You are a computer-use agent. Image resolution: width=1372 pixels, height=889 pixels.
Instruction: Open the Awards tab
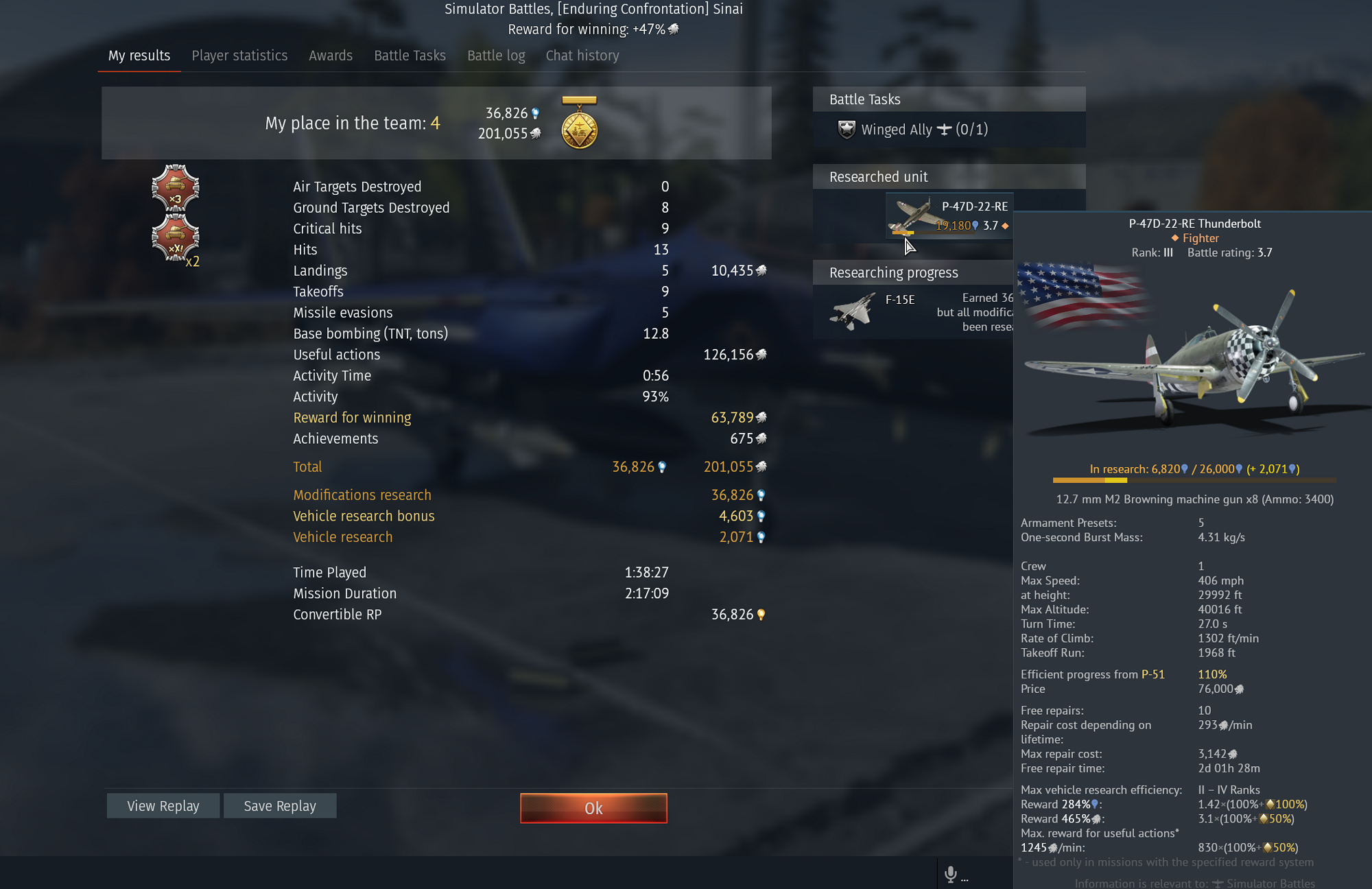pos(331,55)
